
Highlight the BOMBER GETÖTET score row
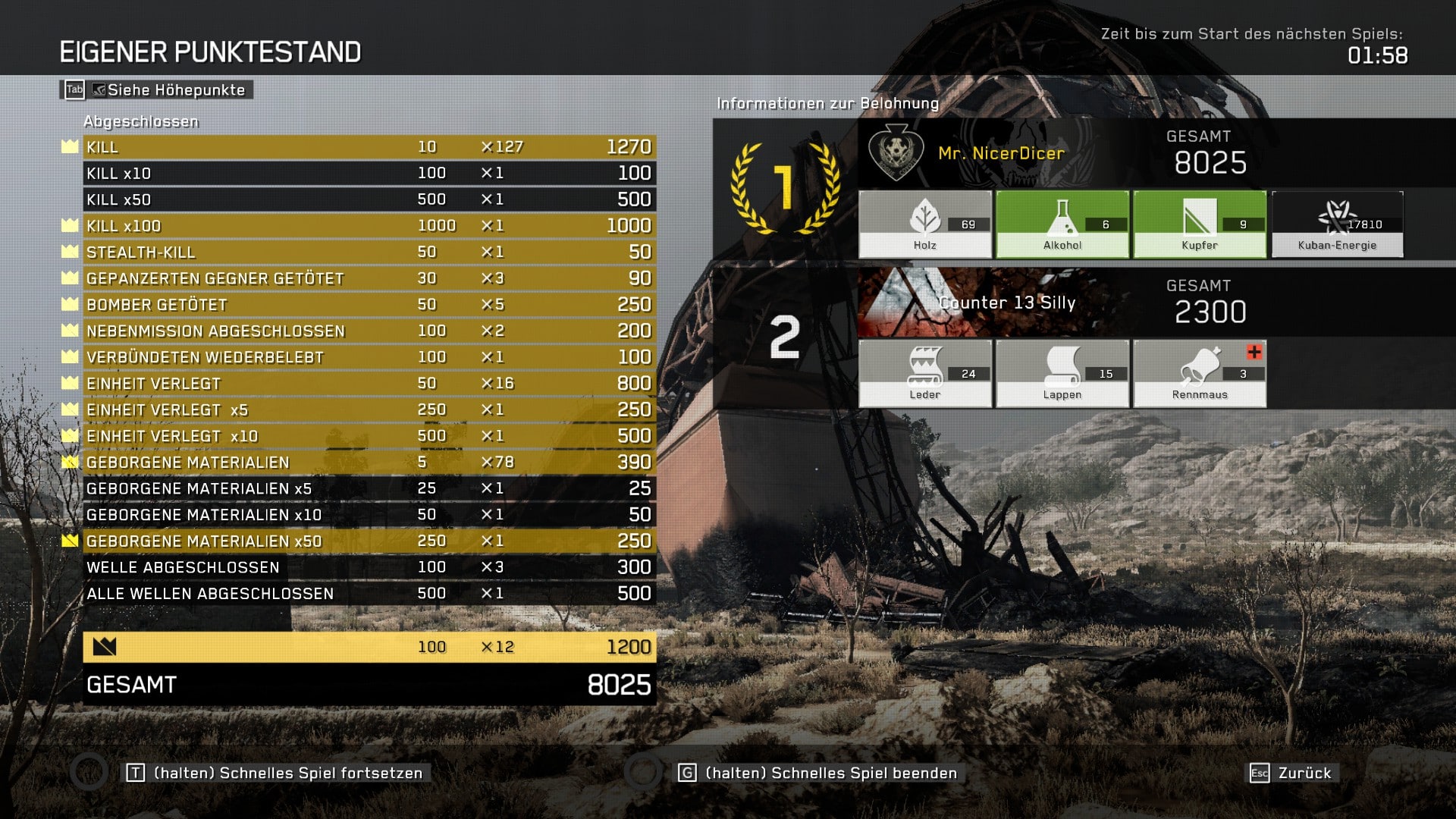point(369,305)
